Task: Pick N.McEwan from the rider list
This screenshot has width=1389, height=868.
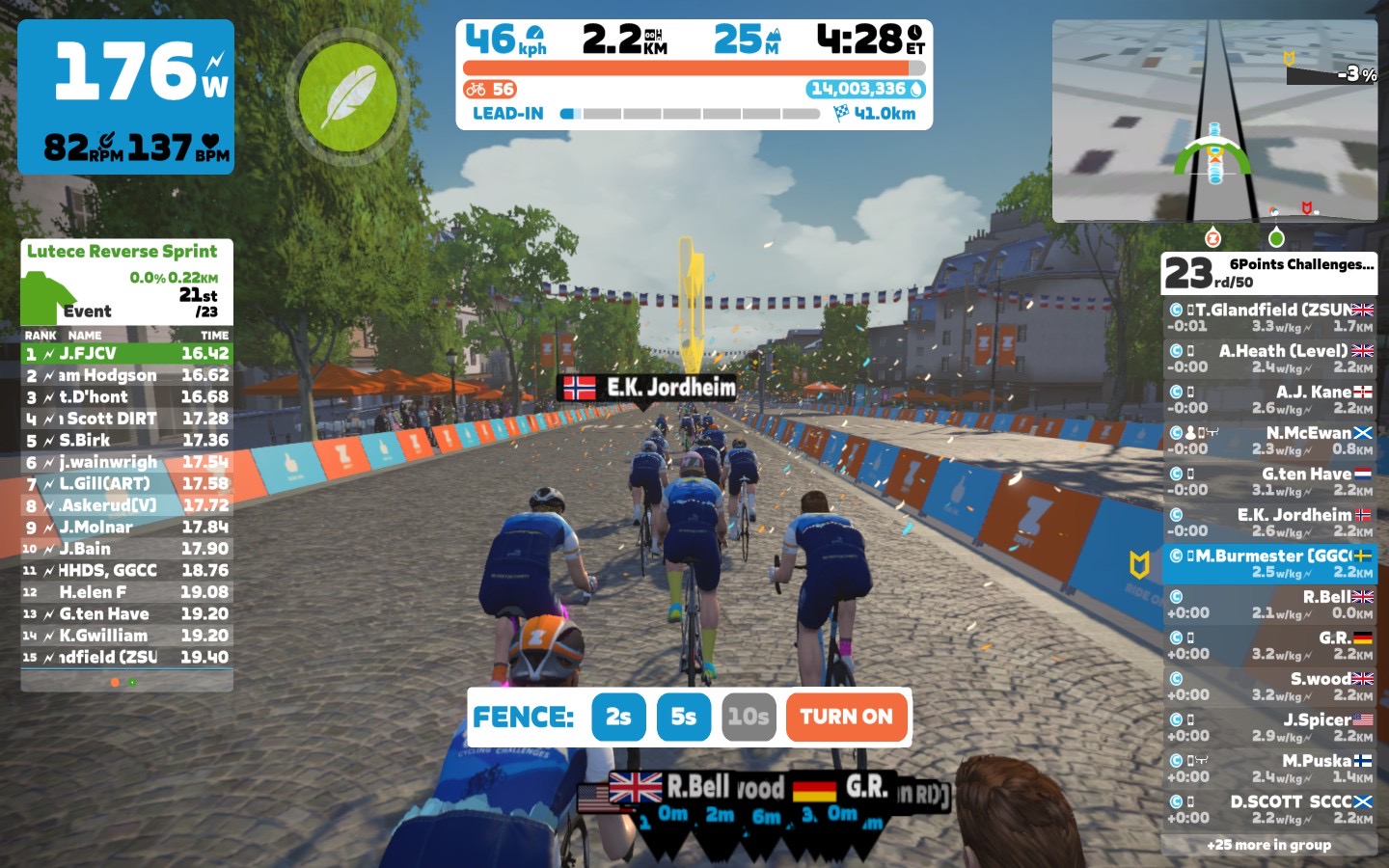Action: coord(1269,441)
